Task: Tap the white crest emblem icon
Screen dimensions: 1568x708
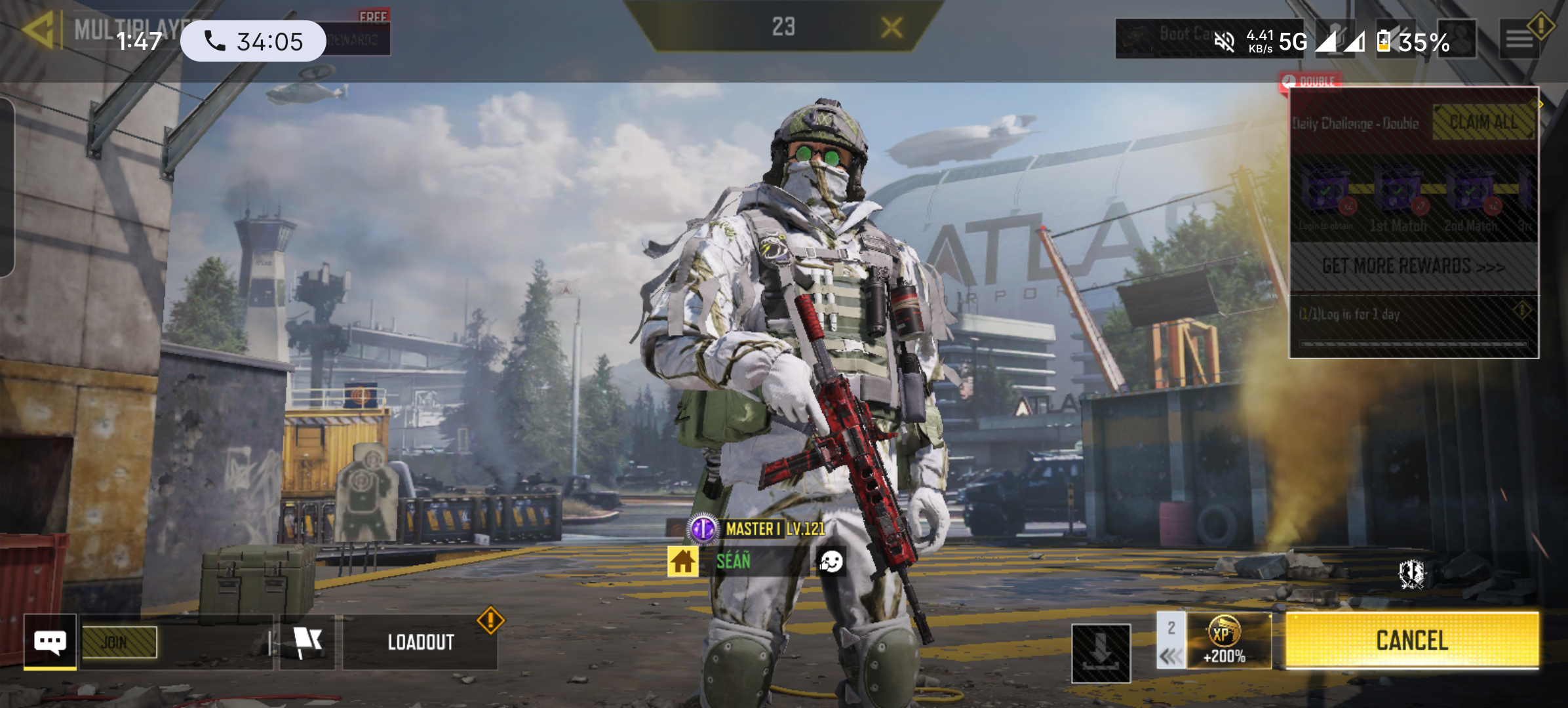Action: coord(1411,574)
